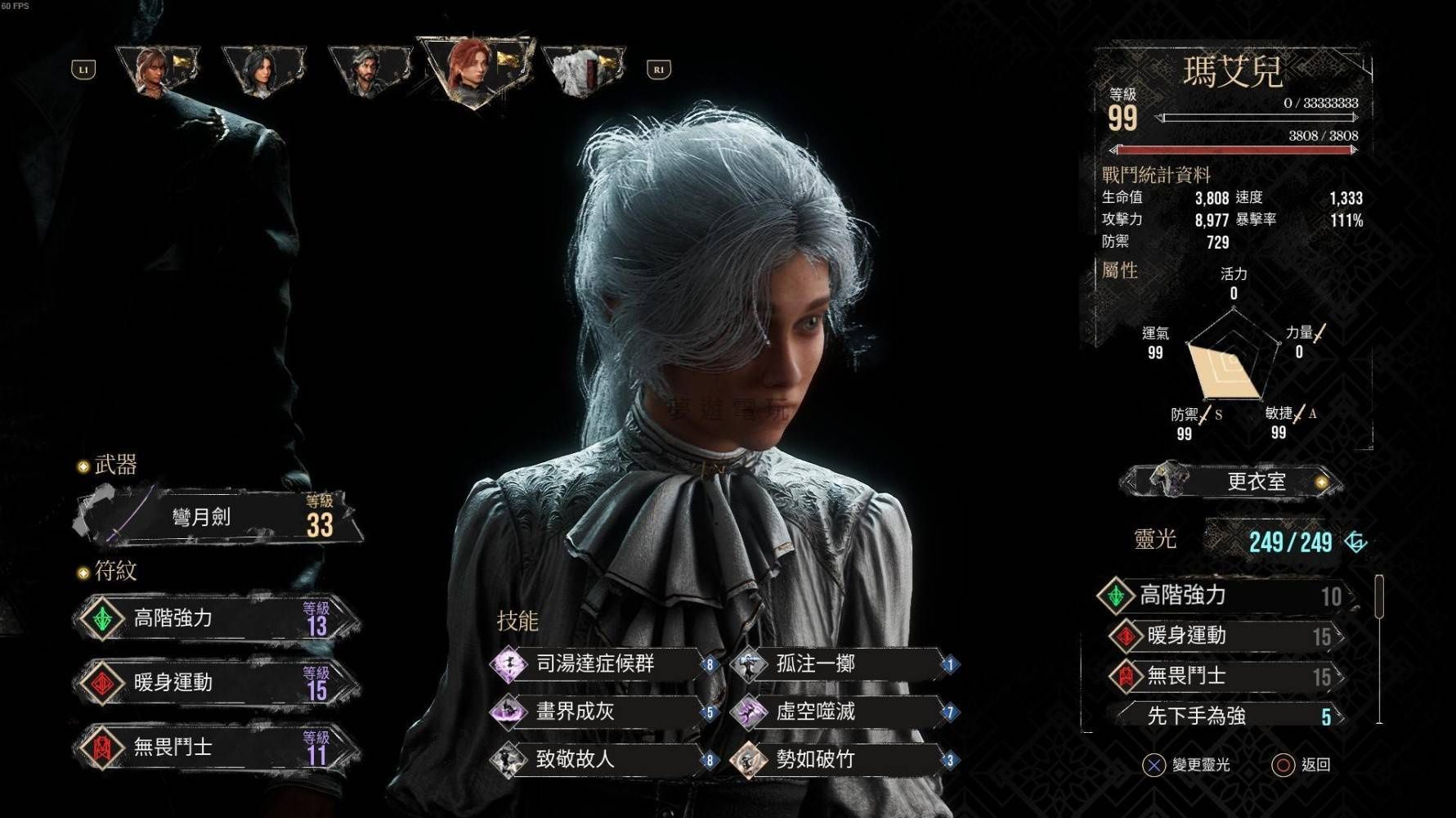Choose the 無畏鬥士 level 11 符紋 slot

[217, 747]
